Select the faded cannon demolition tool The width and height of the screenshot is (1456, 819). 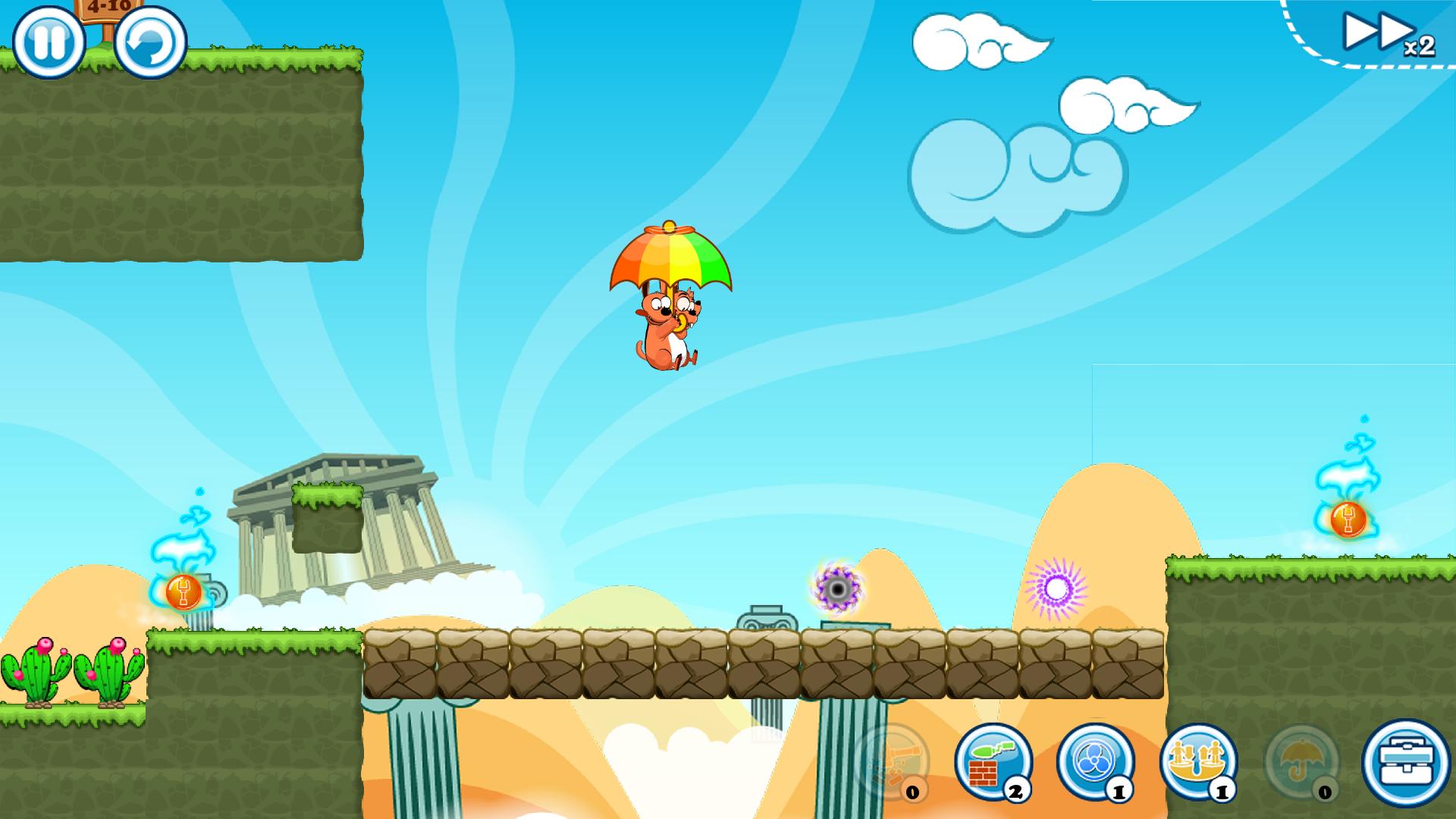[890, 761]
